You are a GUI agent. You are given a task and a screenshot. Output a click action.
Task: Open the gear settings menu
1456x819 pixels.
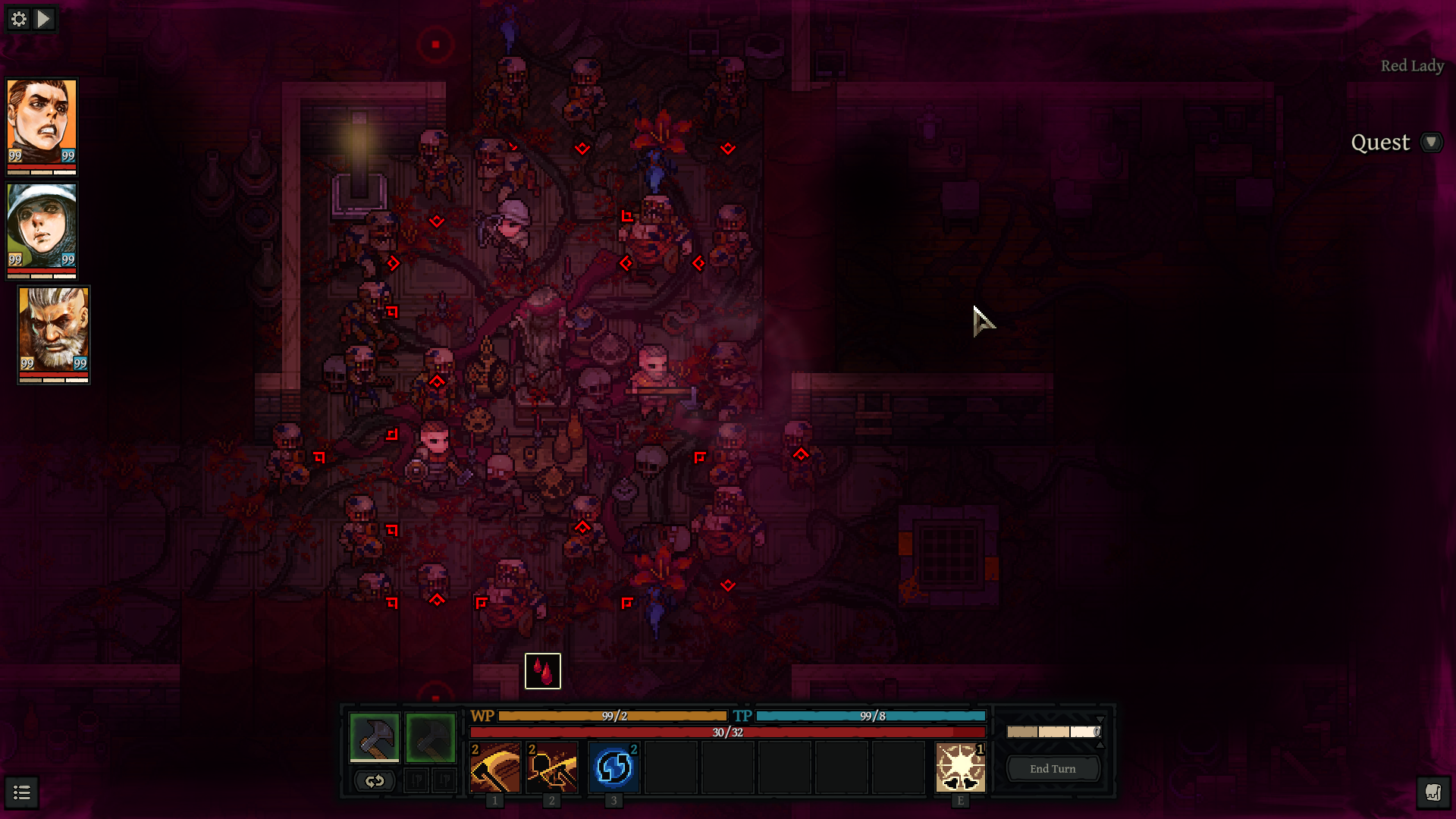pos(19,19)
